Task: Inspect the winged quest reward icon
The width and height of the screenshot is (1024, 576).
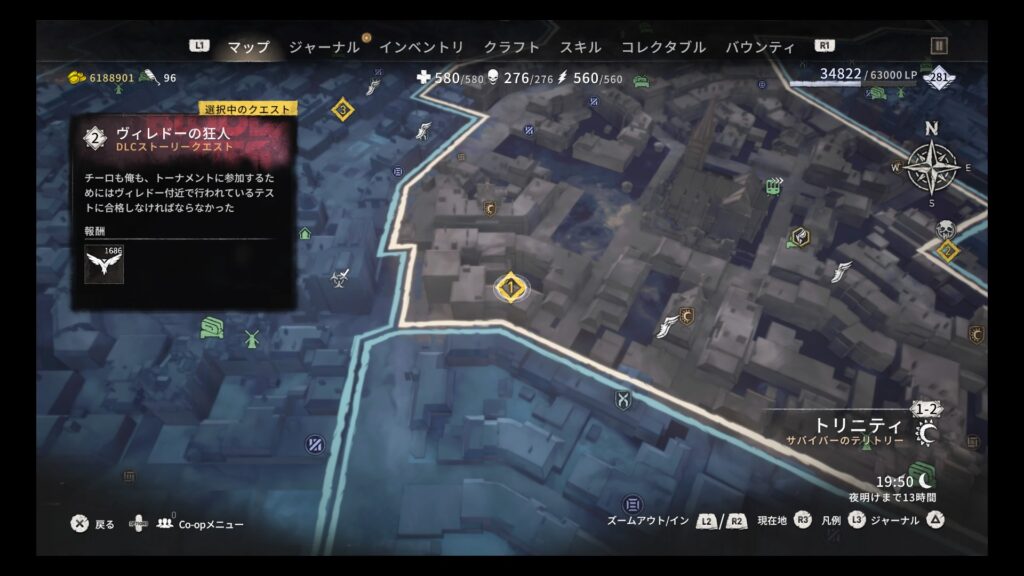Action: 104,264
